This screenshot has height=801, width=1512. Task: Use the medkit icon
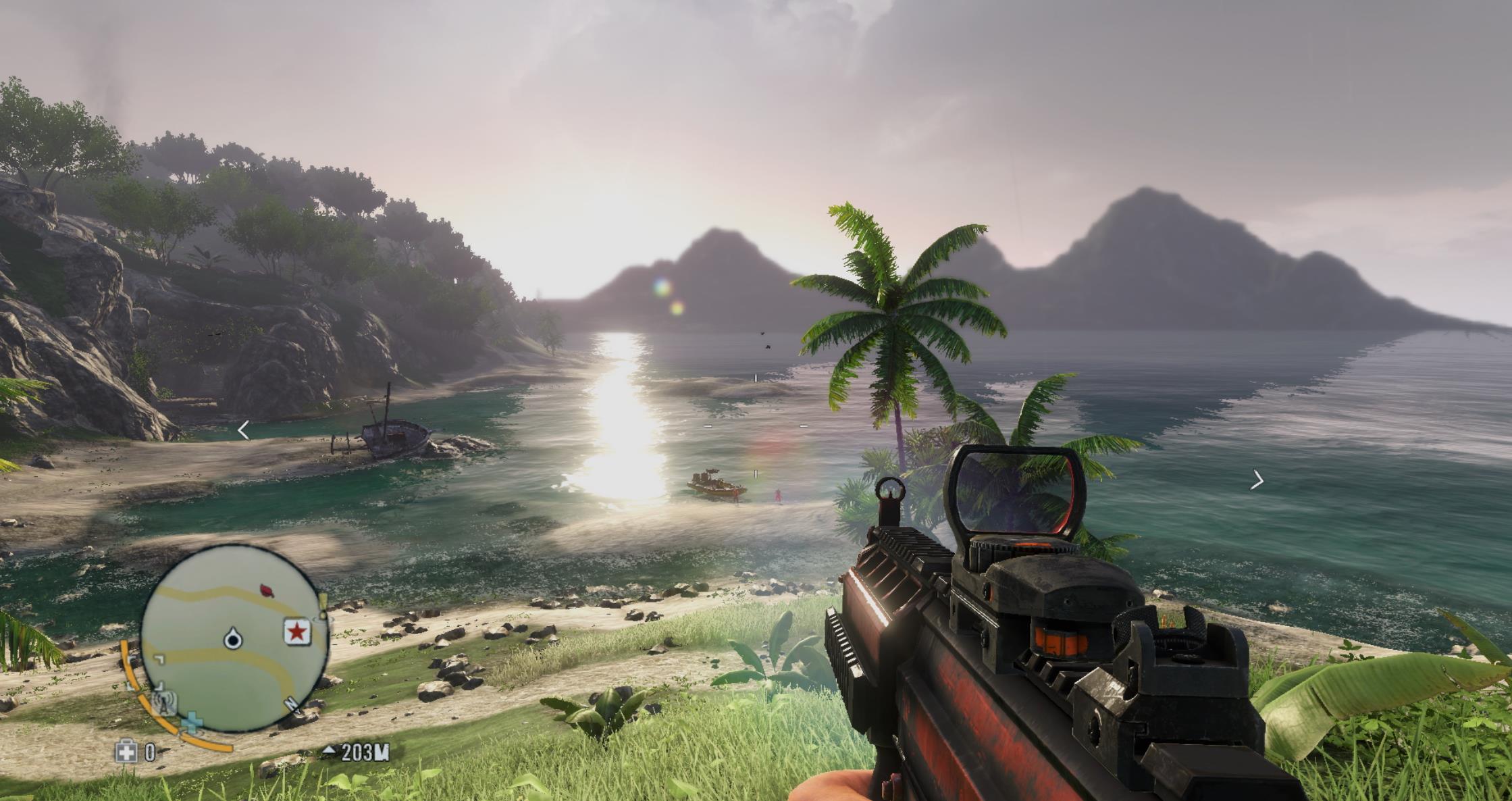[126, 752]
